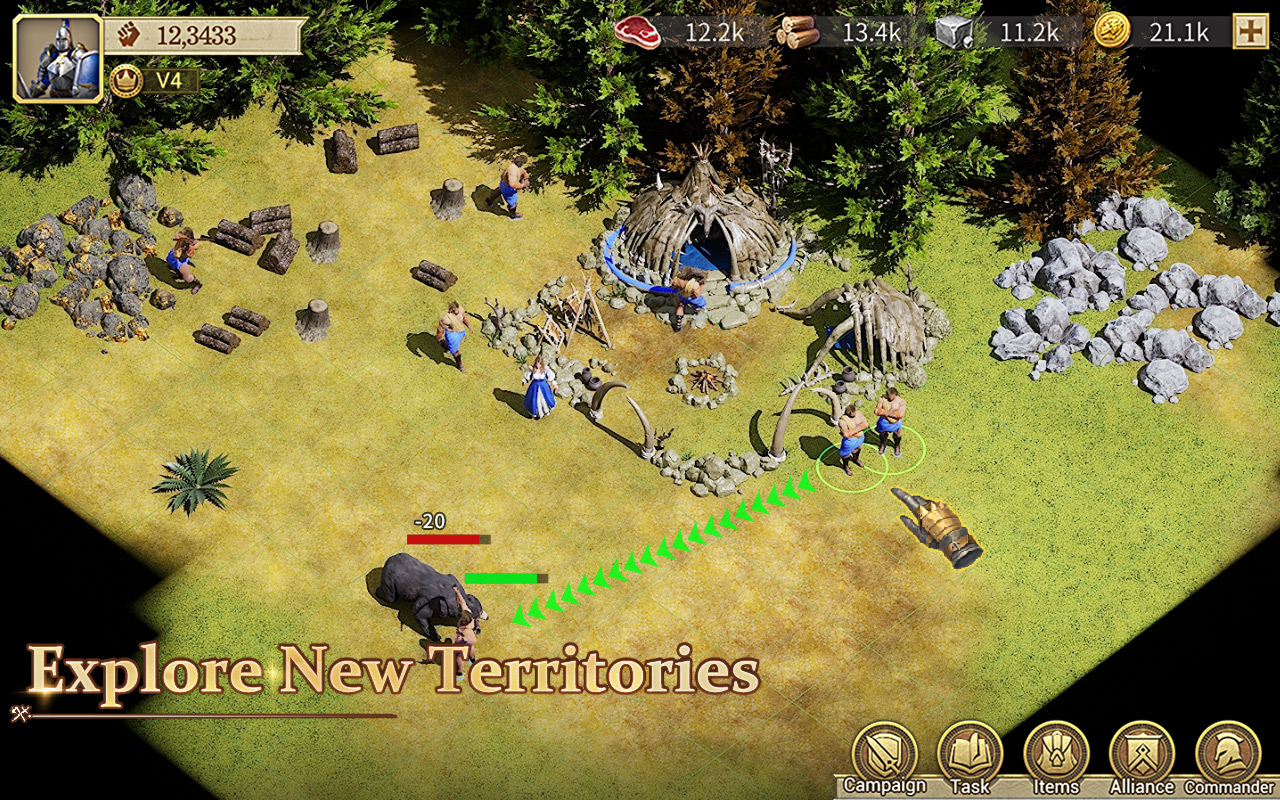
Task: Switch to the Task tab
Action: coord(971,786)
